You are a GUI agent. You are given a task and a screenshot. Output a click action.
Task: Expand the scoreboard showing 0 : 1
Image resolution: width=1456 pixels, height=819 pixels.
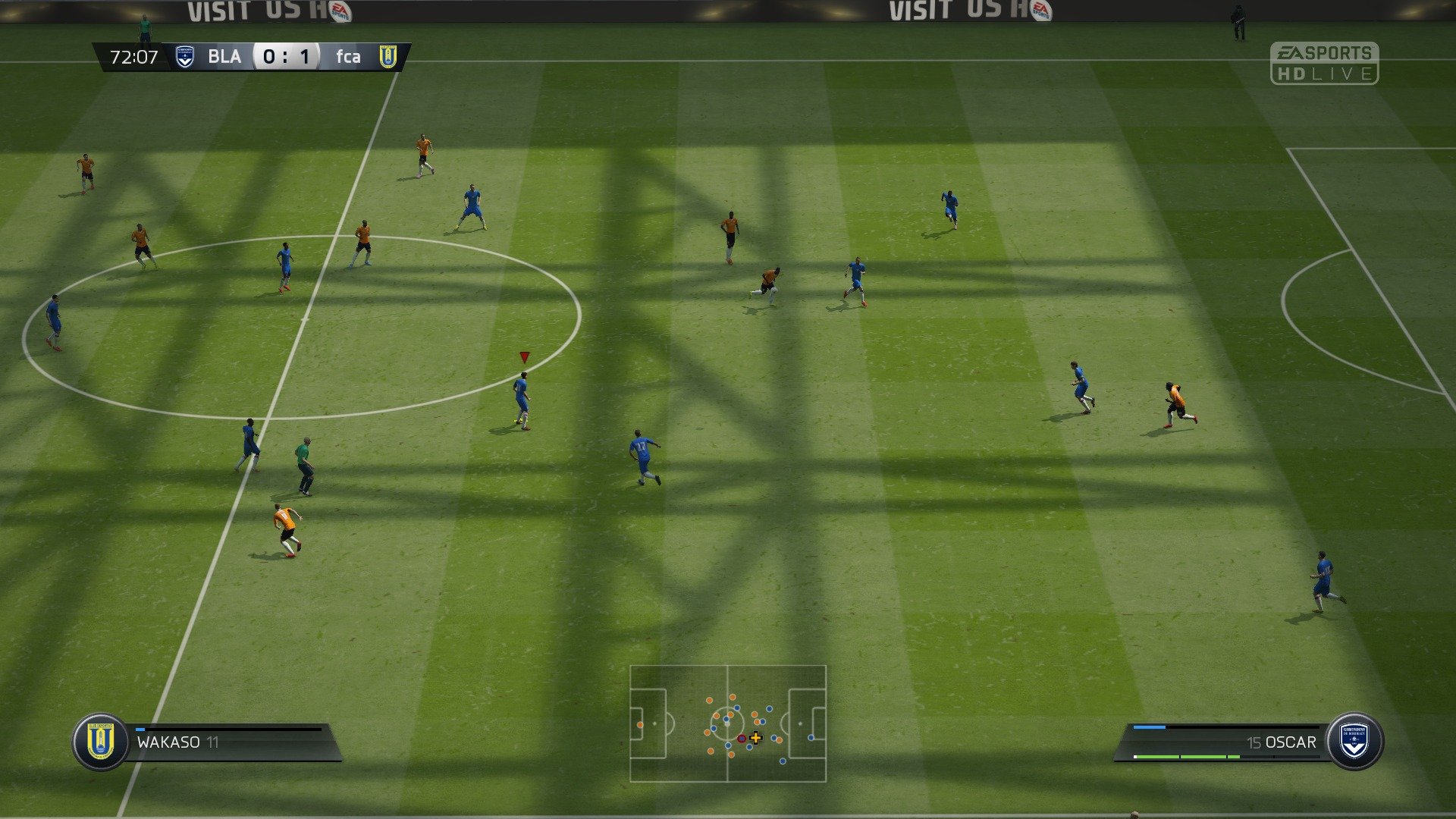[287, 57]
